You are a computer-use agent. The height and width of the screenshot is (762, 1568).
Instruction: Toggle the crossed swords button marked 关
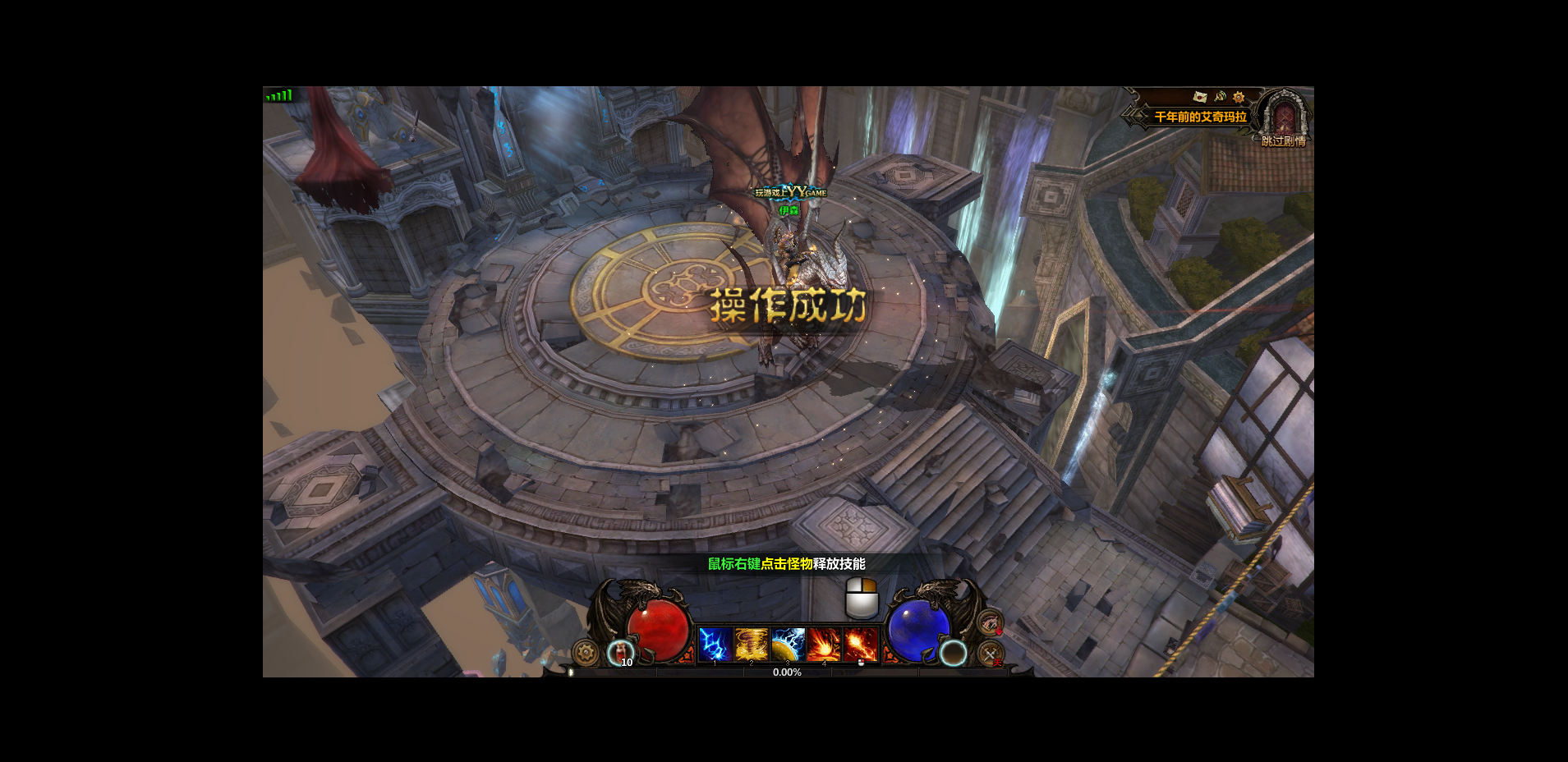coord(991,654)
